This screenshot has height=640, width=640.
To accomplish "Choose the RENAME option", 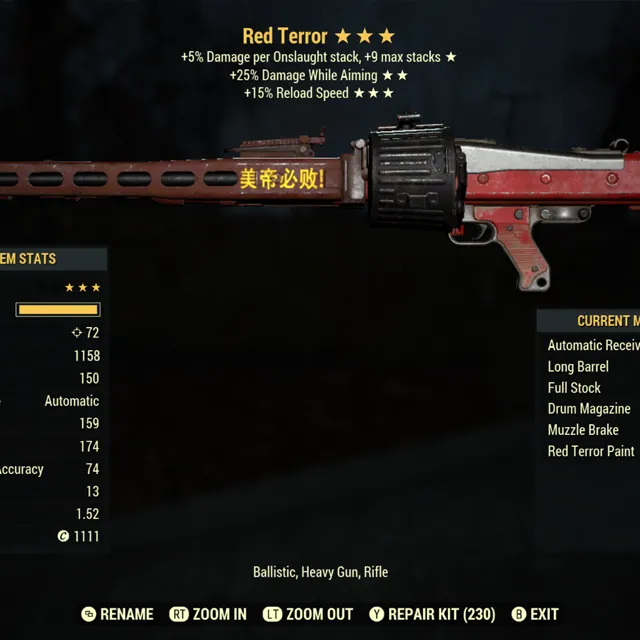I will point(117,614).
